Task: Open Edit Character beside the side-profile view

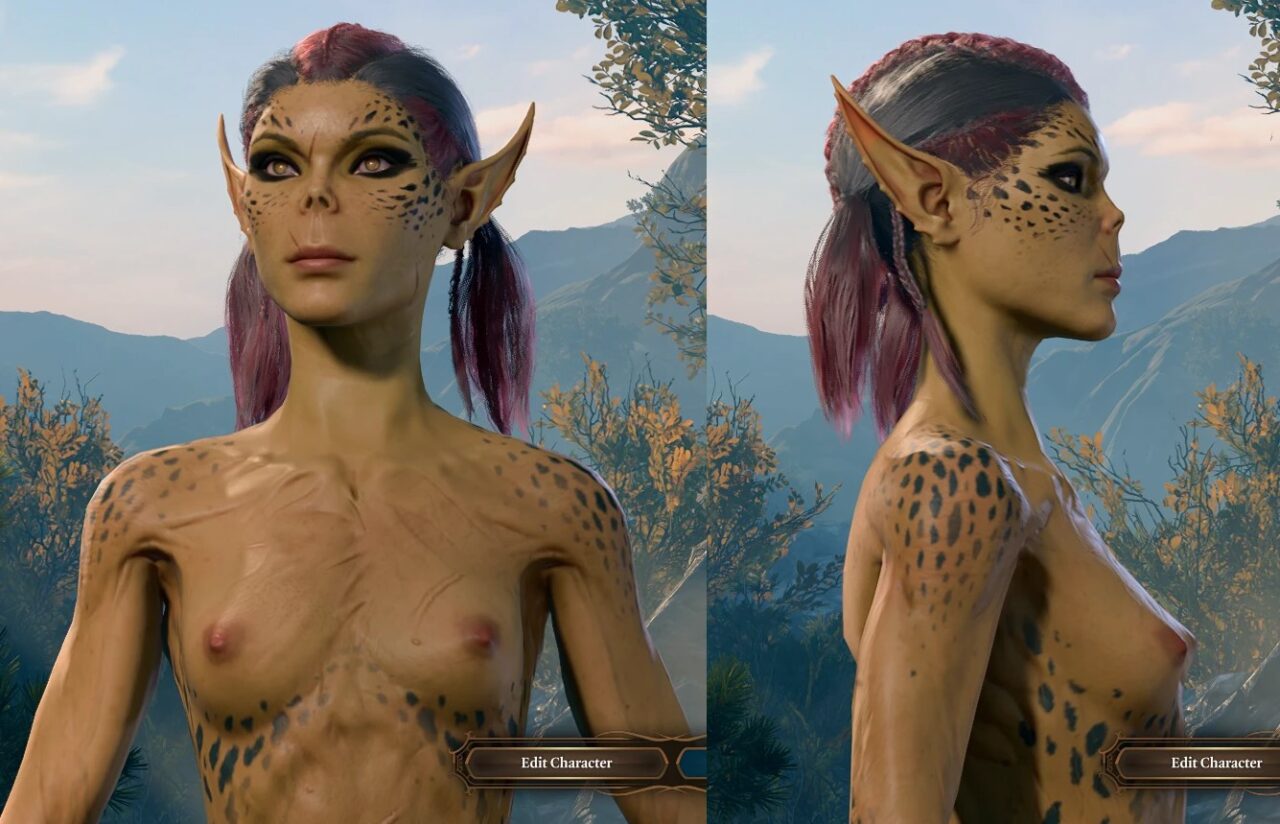Action: [x=1215, y=763]
